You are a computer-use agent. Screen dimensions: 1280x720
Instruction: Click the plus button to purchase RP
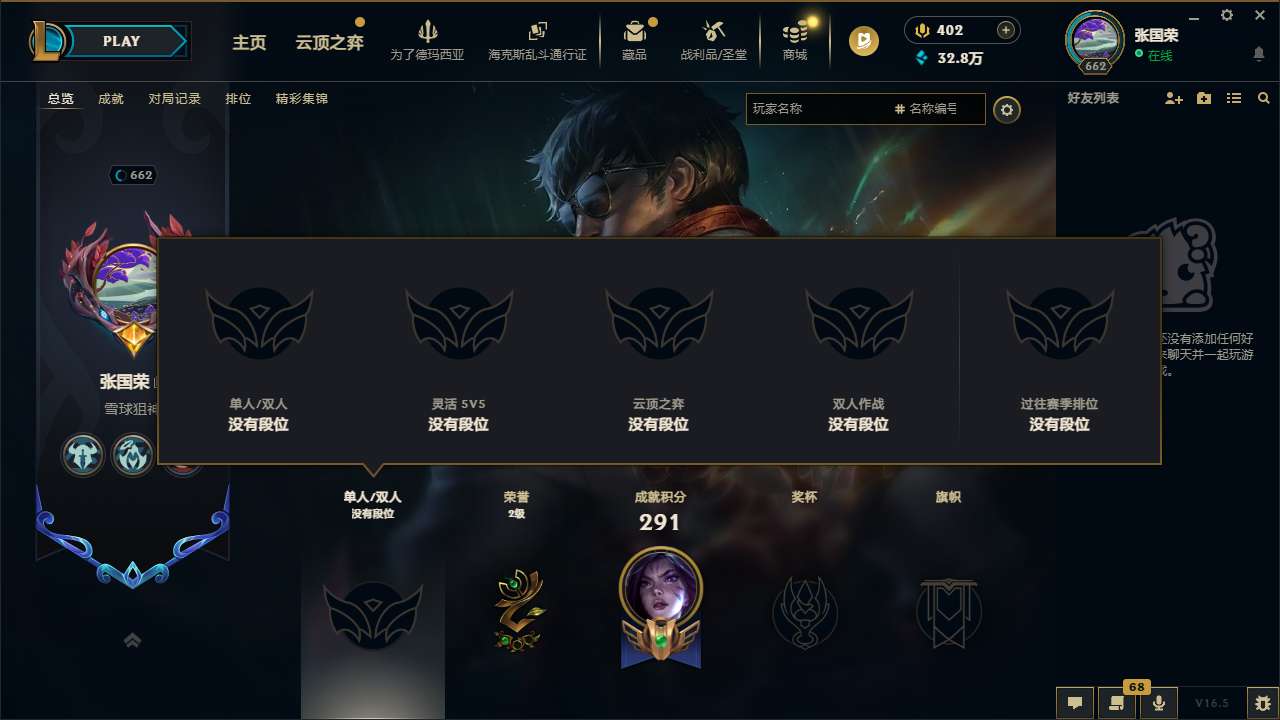(x=1007, y=30)
